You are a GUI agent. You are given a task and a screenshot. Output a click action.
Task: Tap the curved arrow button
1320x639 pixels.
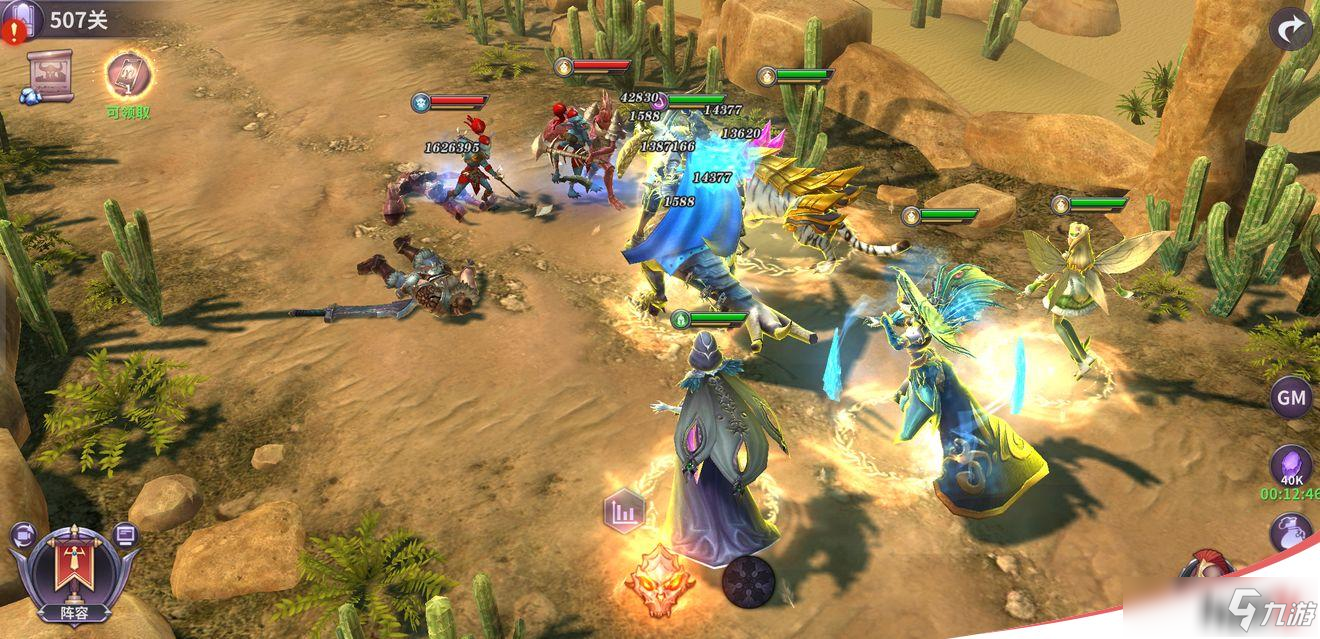coord(1290,29)
